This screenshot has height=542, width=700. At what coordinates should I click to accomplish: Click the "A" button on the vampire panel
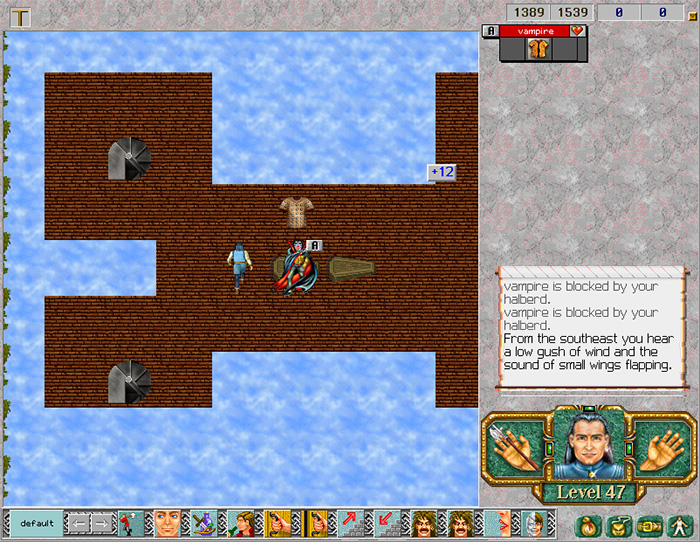[x=490, y=31]
